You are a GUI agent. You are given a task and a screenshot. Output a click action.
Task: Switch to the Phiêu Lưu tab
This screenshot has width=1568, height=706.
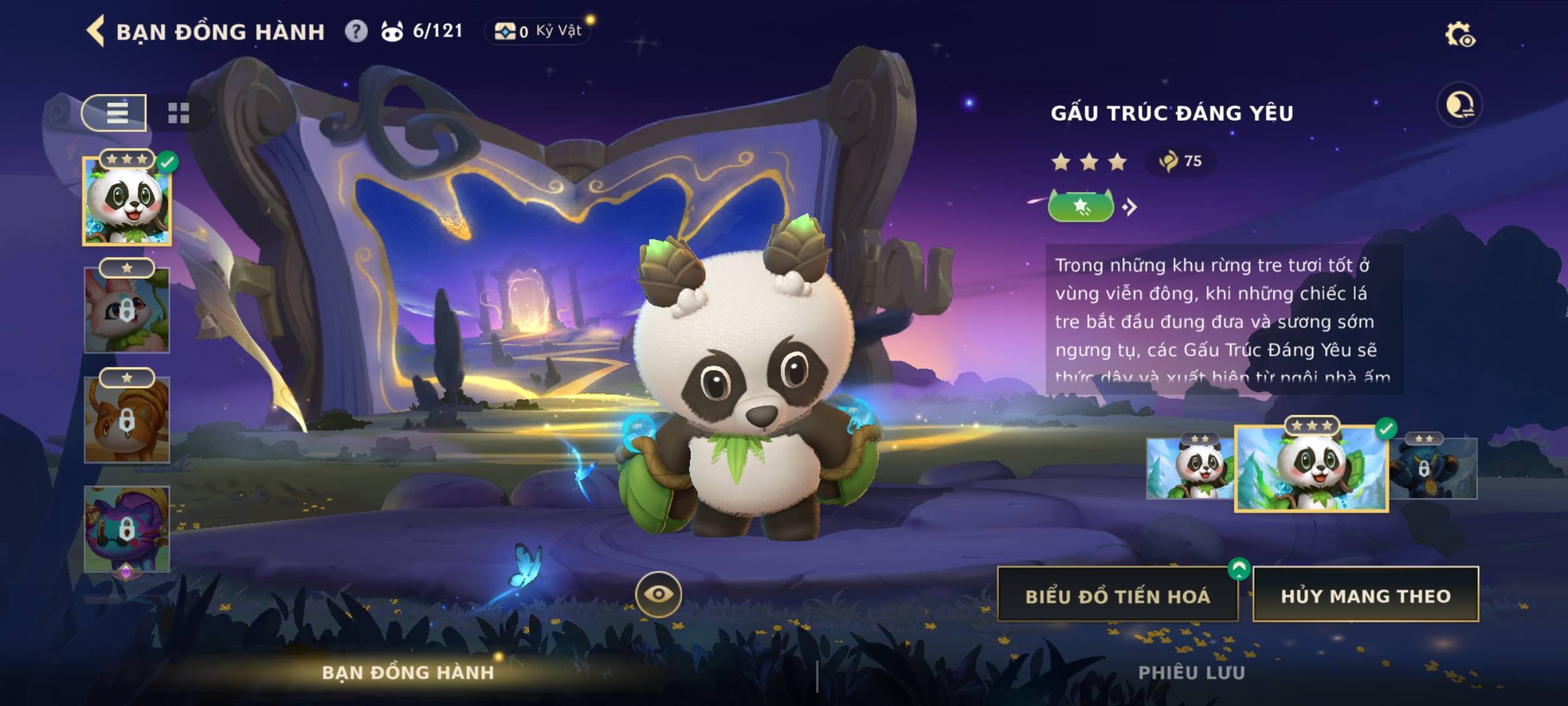pyautogui.click(x=1192, y=673)
